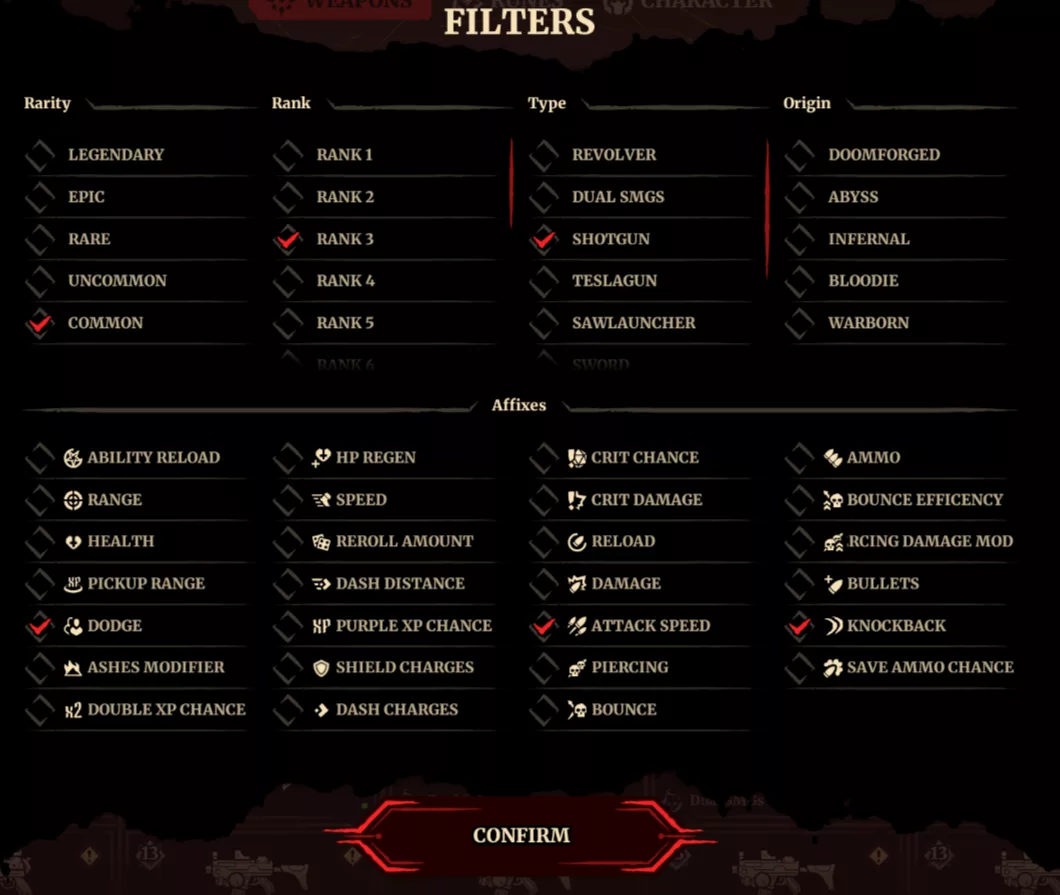Disable the Knockback affix filter
Image resolution: width=1060 pixels, height=895 pixels.
(x=800, y=626)
